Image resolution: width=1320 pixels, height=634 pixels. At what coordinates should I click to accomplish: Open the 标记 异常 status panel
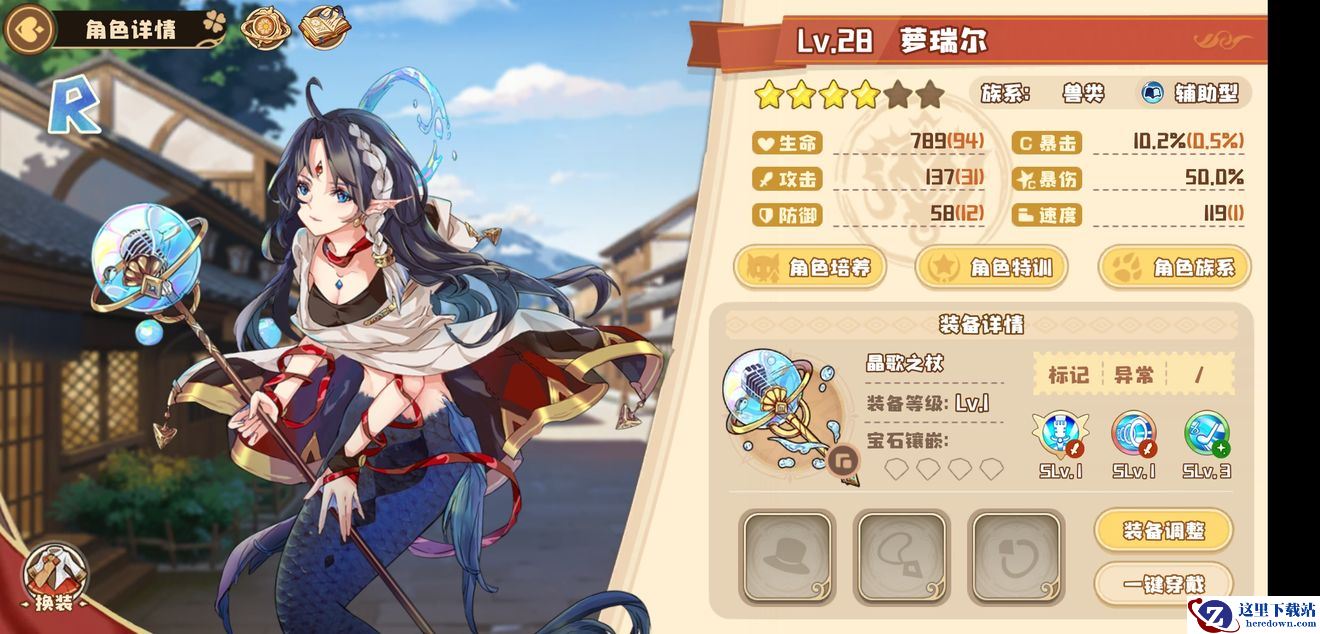[1132, 375]
